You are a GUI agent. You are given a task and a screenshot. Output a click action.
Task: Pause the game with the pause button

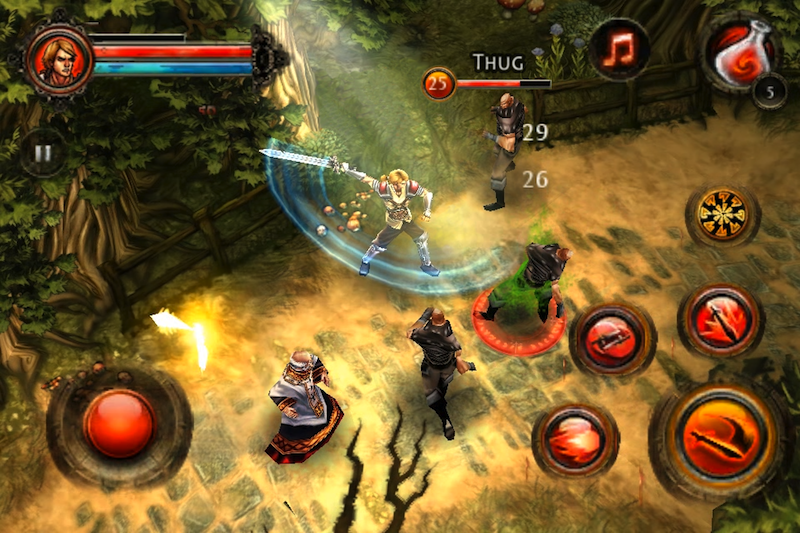43,155
